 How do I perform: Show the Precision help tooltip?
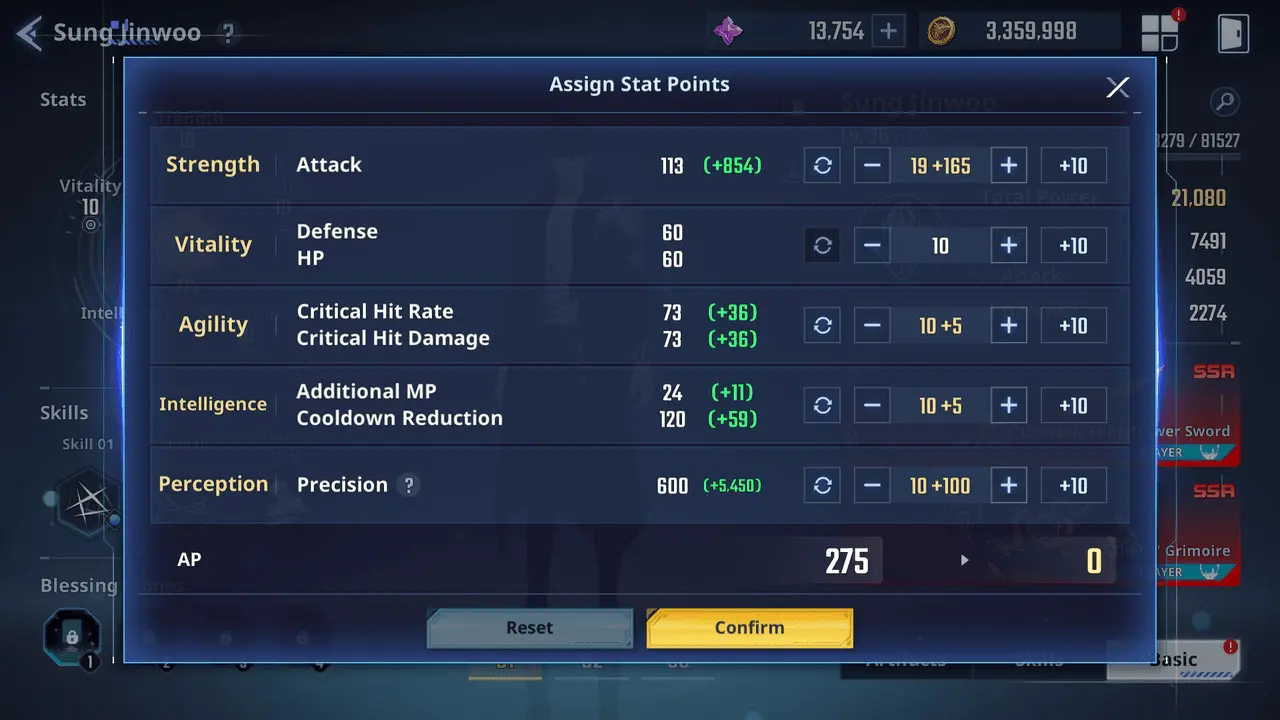point(407,486)
